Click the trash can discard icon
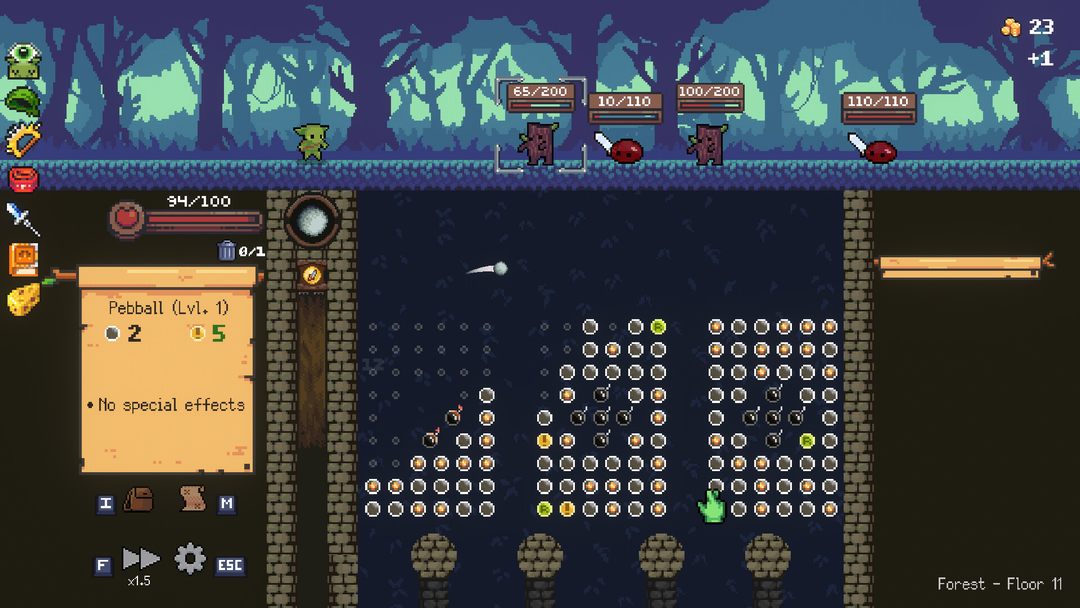The image size is (1080, 608). 227,250
